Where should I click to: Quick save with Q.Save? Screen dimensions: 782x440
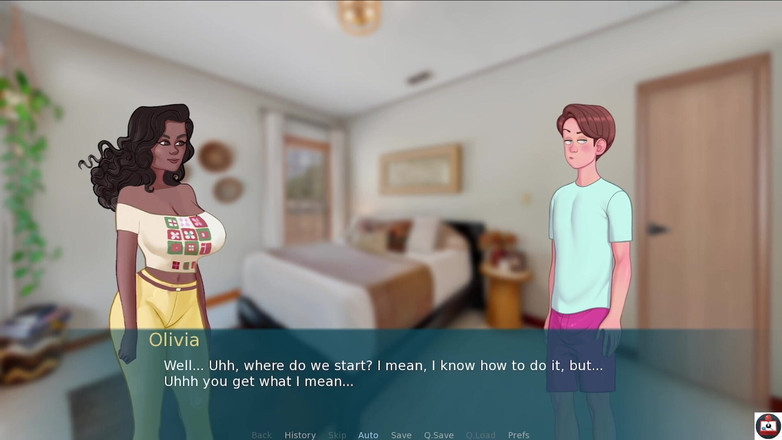click(x=438, y=435)
